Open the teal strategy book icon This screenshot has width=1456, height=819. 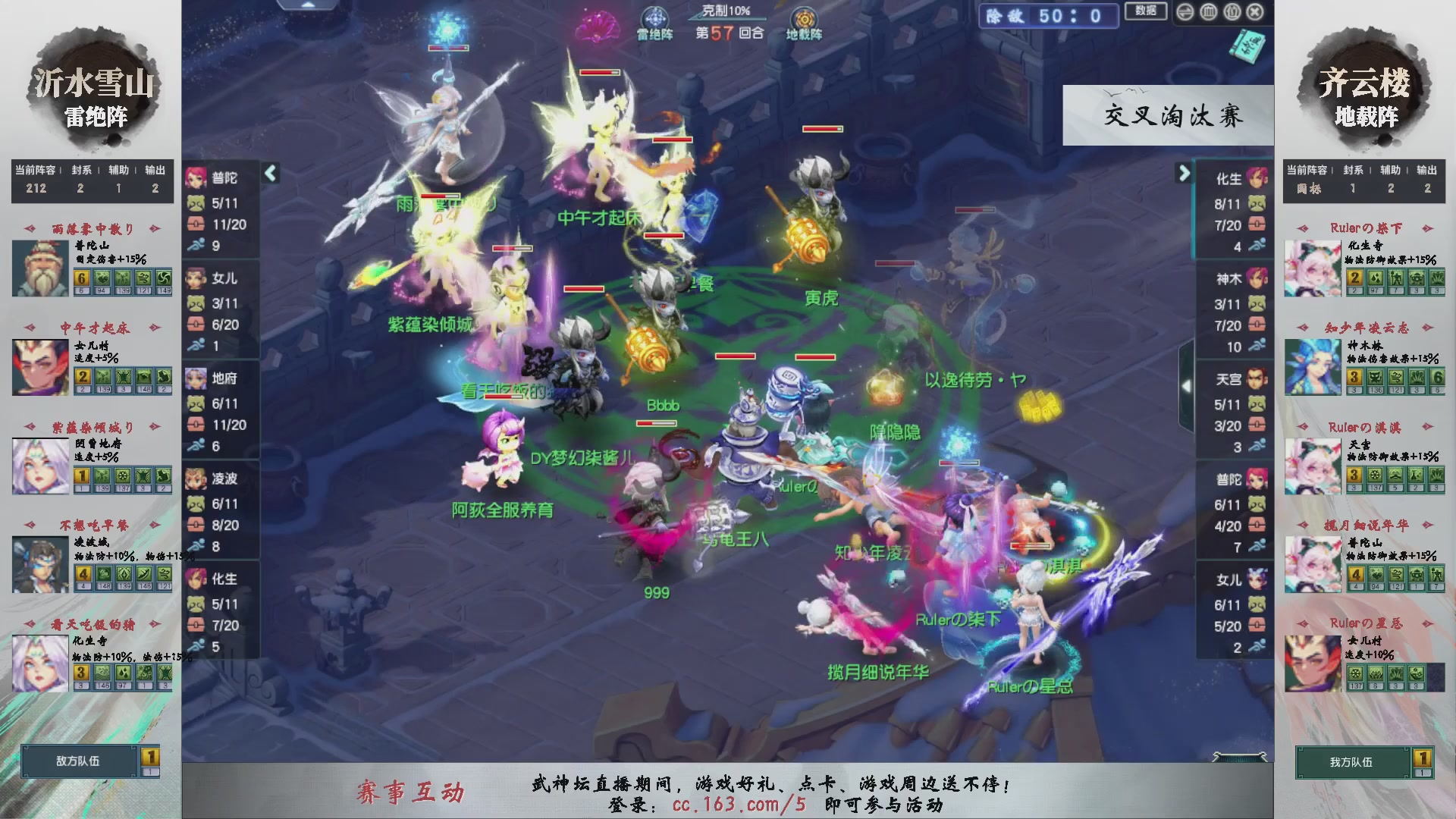pyautogui.click(x=1247, y=47)
